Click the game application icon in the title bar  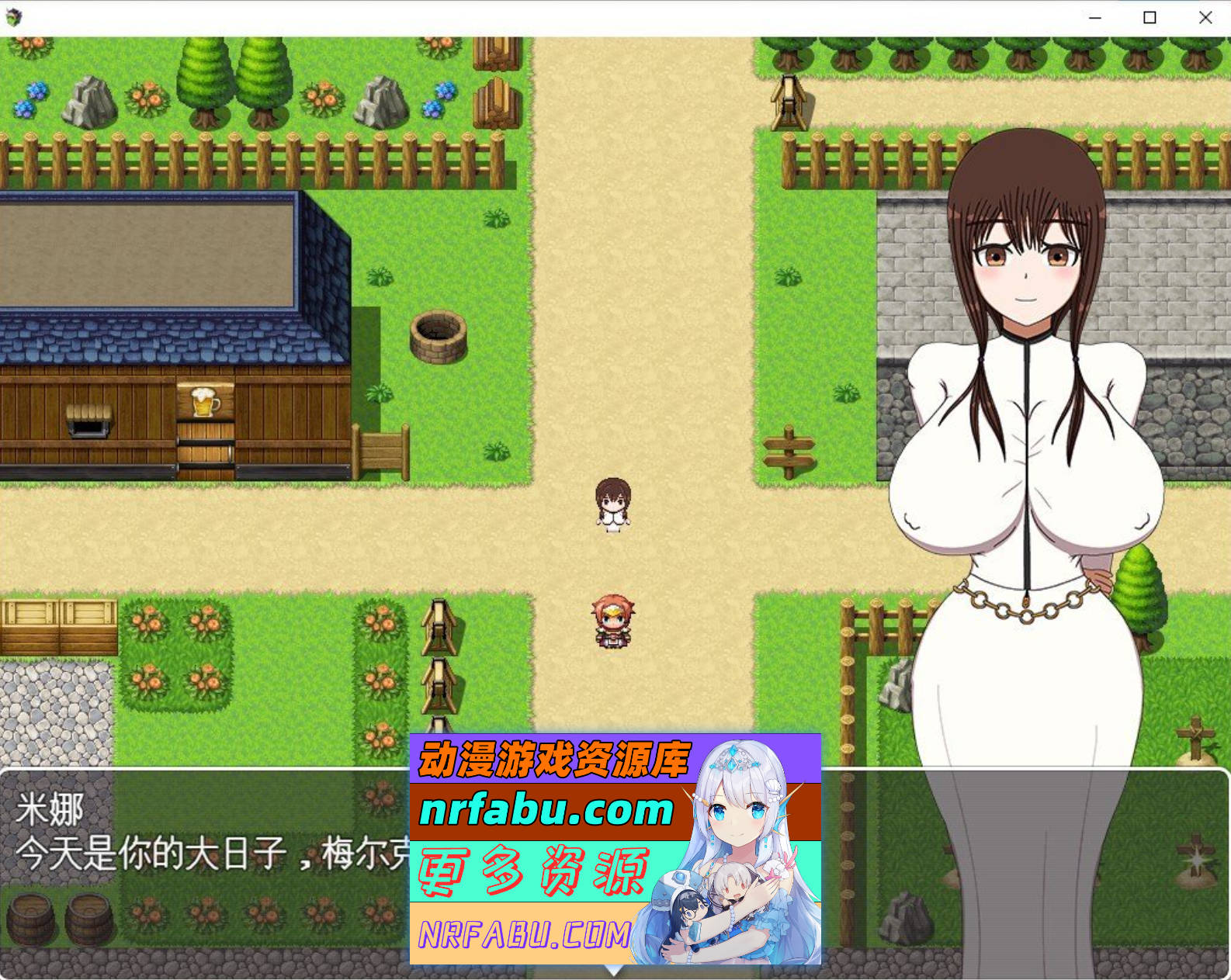pos(14,16)
